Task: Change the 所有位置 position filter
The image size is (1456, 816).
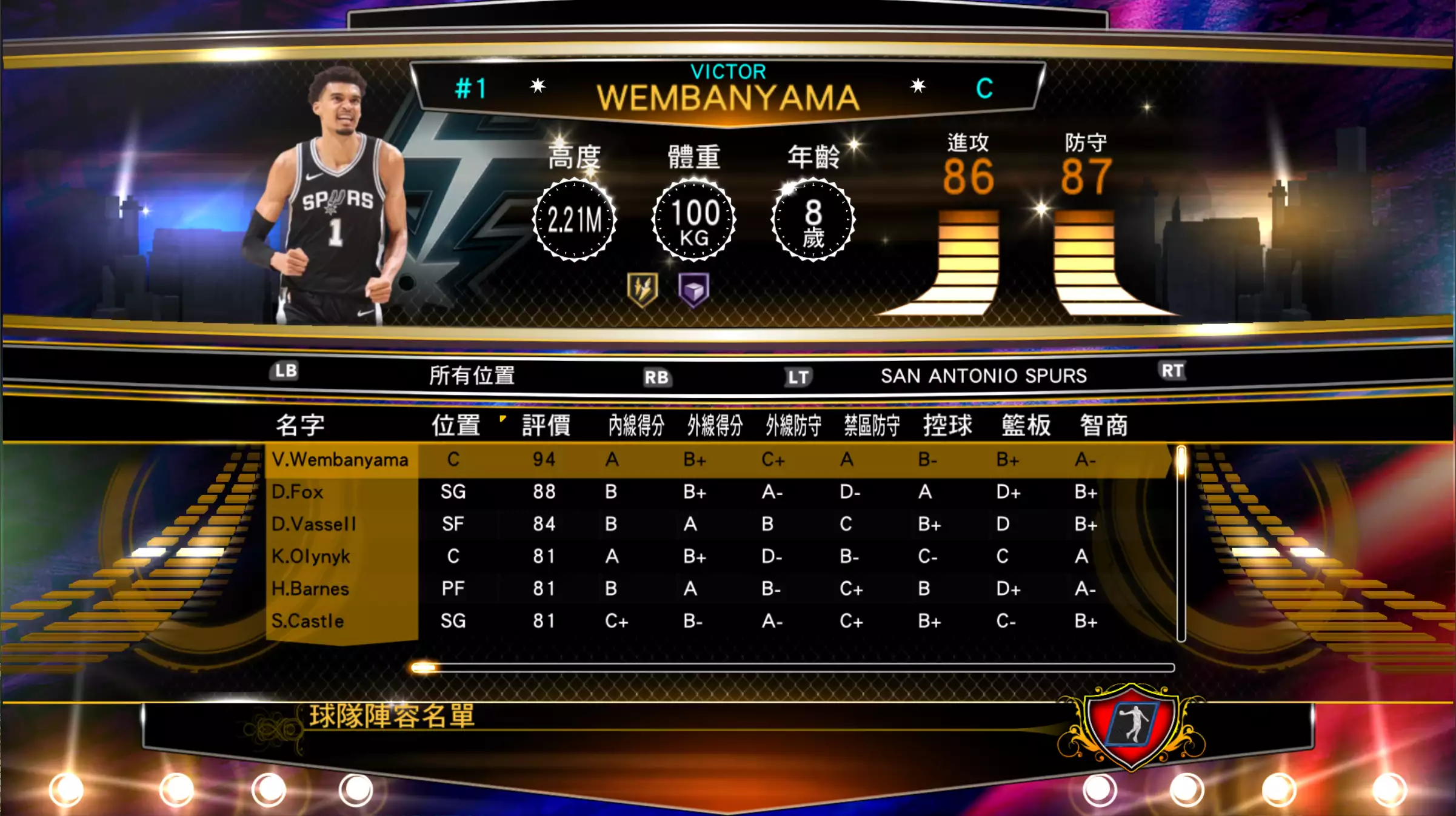Action: tap(472, 376)
